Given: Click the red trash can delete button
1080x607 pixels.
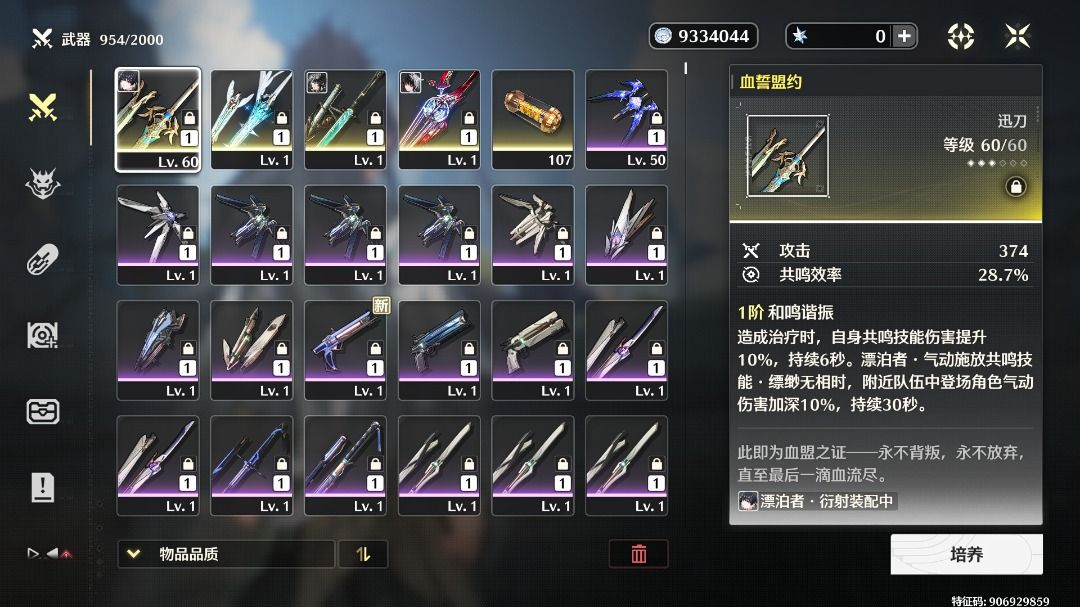Looking at the screenshot, I should point(638,554).
